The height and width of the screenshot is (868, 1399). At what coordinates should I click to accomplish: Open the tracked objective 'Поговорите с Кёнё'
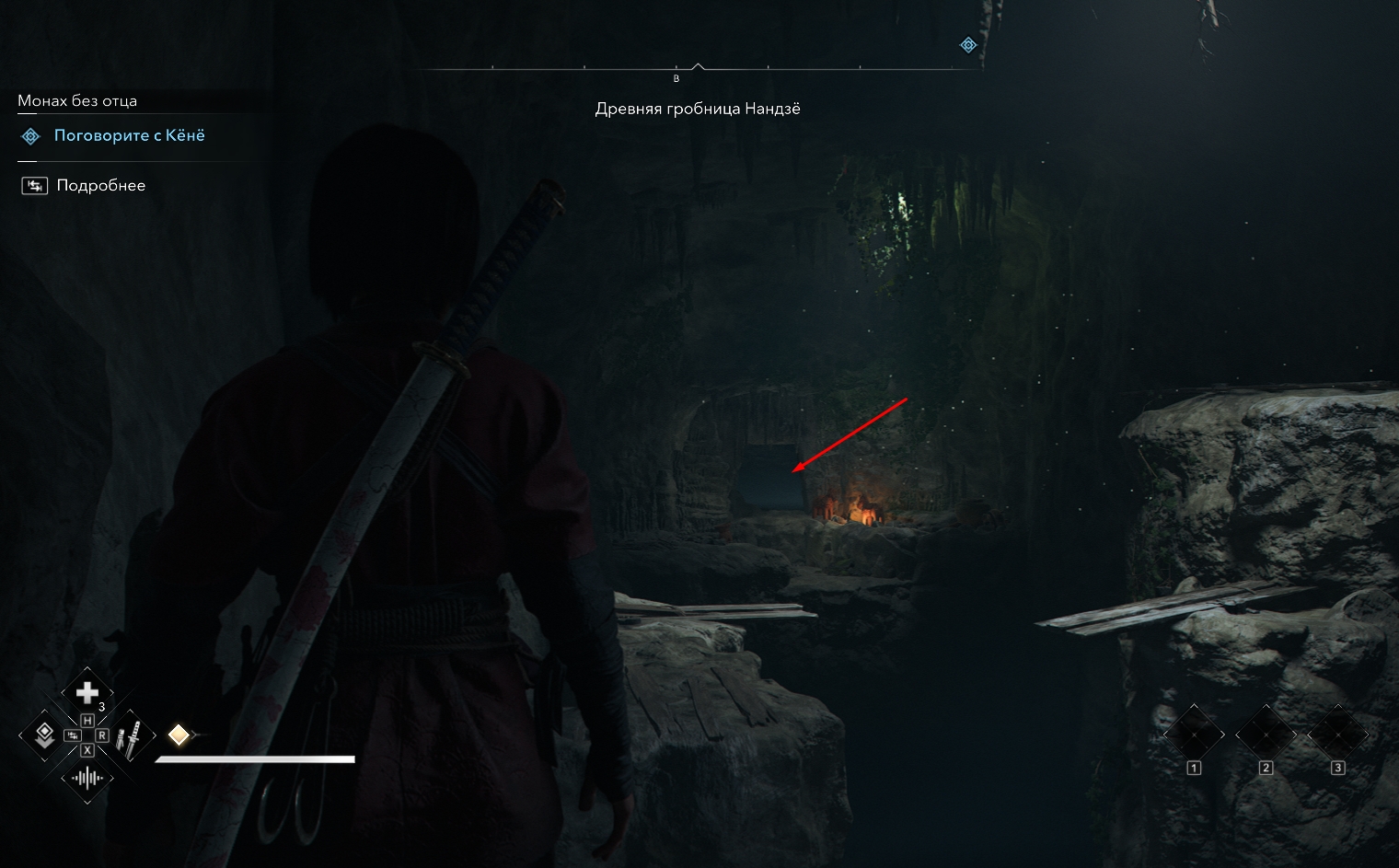[x=129, y=135]
